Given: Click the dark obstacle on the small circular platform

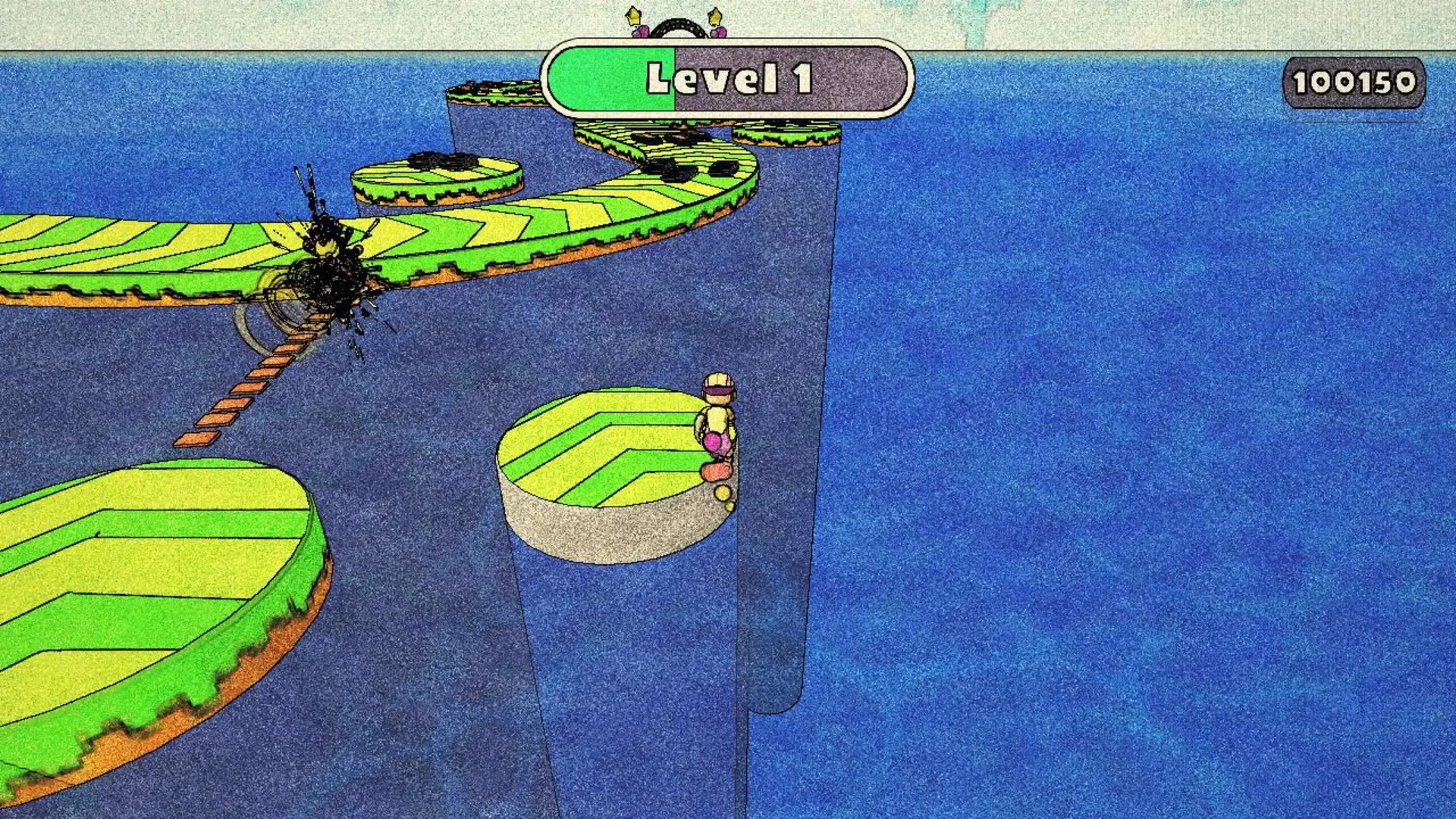Looking at the screenshot, I should click(x=440, y=162).
